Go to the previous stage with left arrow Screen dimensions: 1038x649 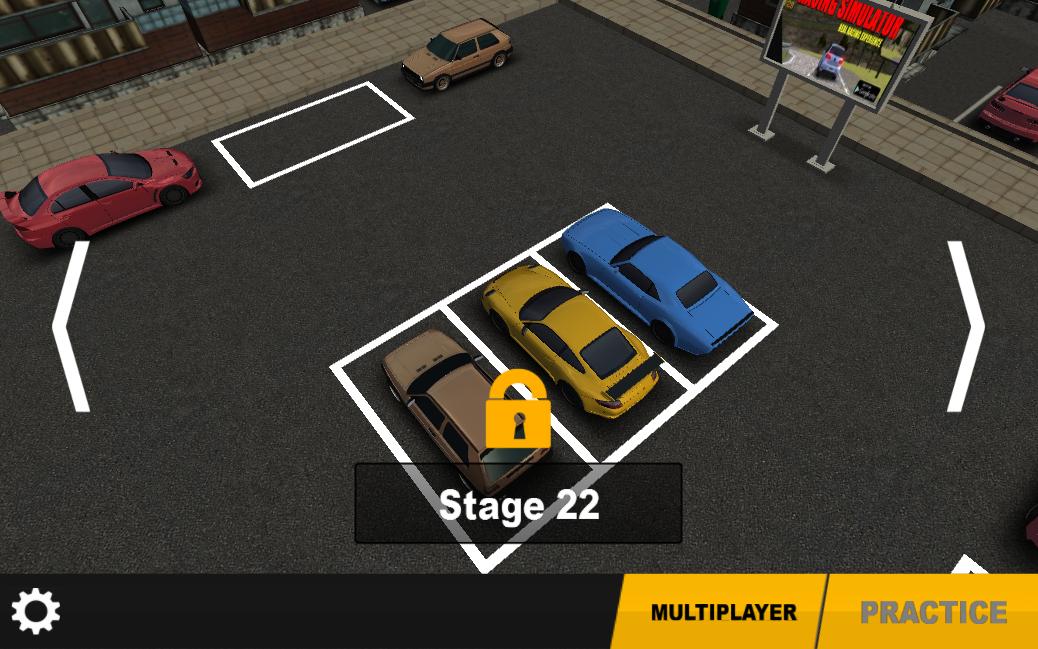tap(72, 326)
